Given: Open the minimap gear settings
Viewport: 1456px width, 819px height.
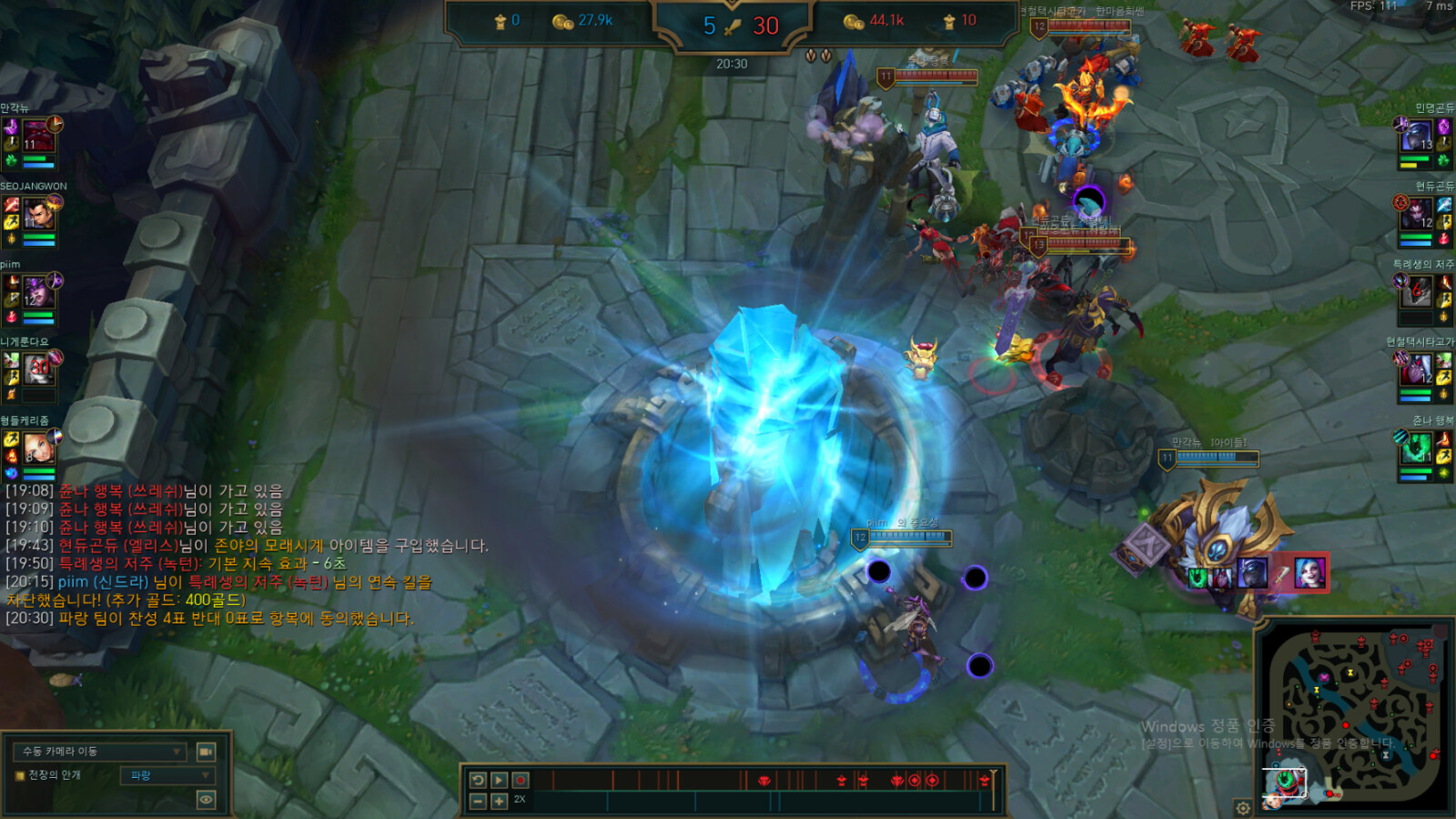Looking at the screenshot, I should 1243,807.
